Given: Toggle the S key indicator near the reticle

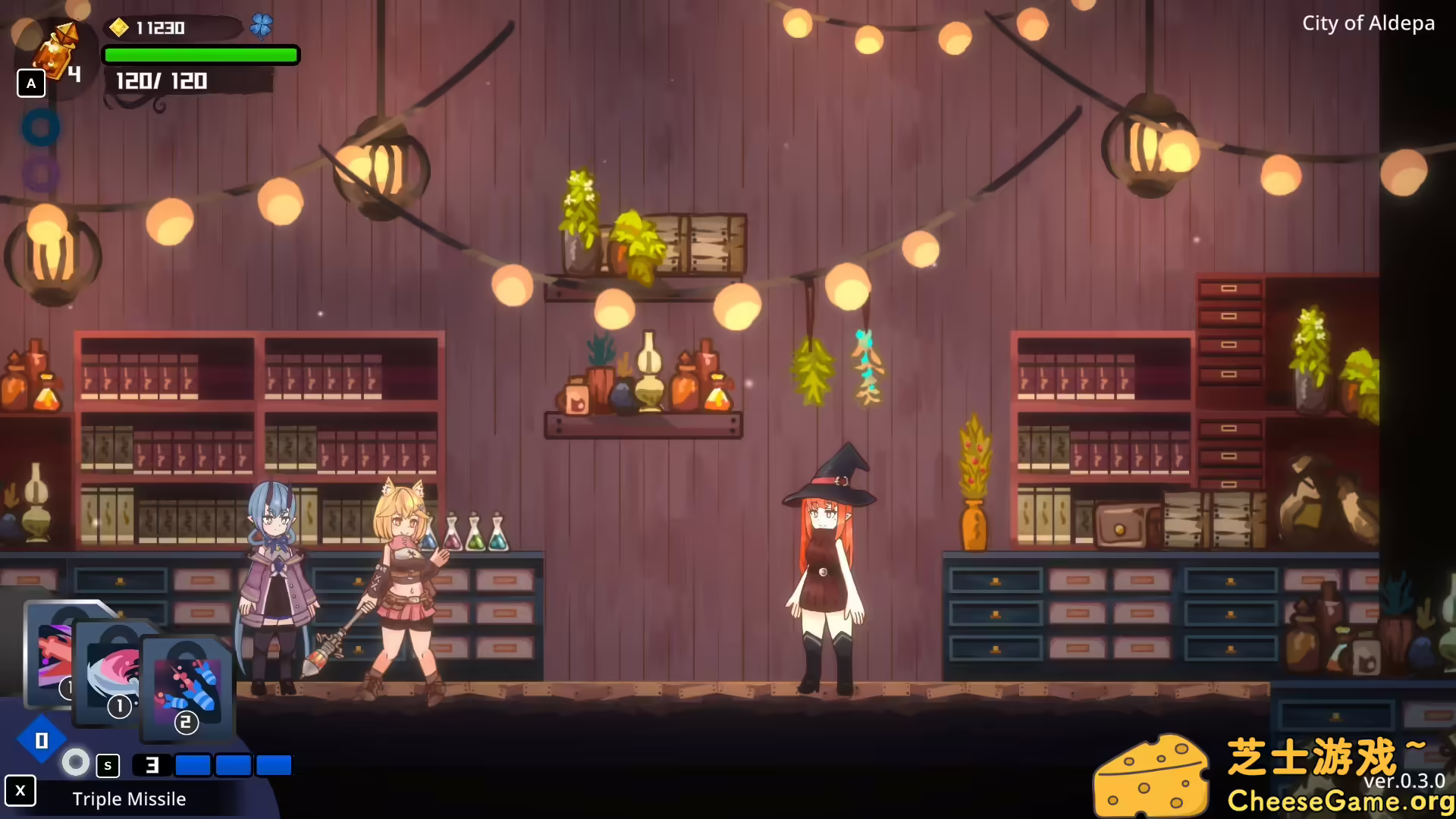Looking at the screenshot, I should (x=108, y=765).
